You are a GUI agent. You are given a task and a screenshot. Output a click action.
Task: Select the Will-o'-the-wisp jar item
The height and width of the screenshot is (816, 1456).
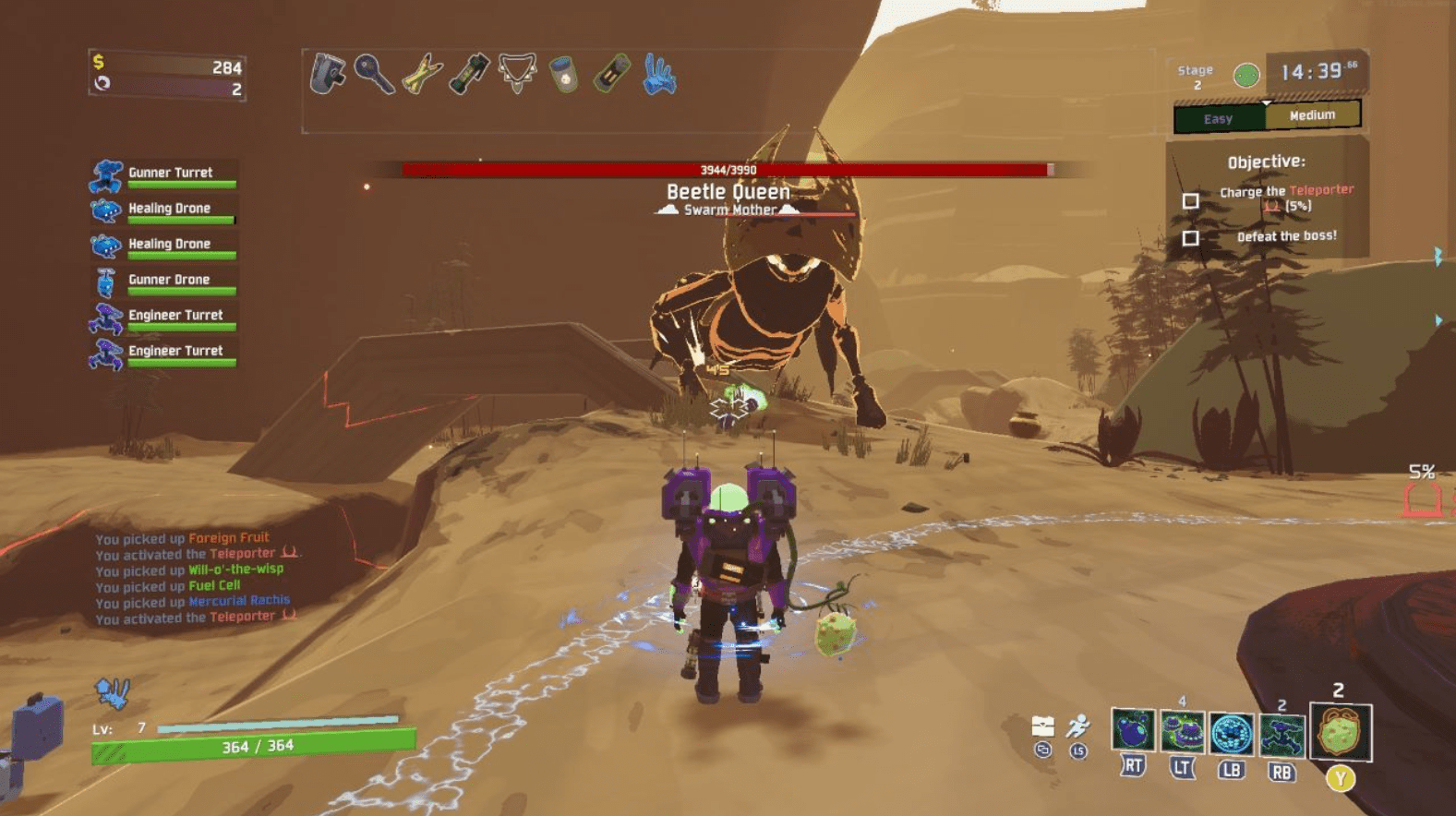coord(563,74)
